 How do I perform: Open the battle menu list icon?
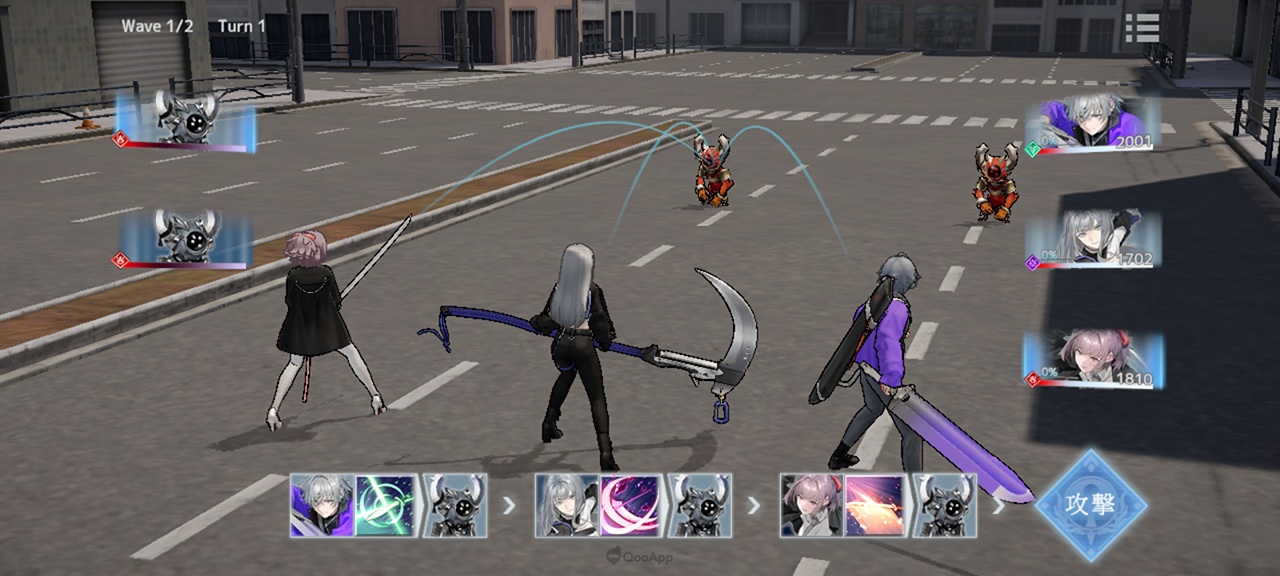[x=1141, y=27]
